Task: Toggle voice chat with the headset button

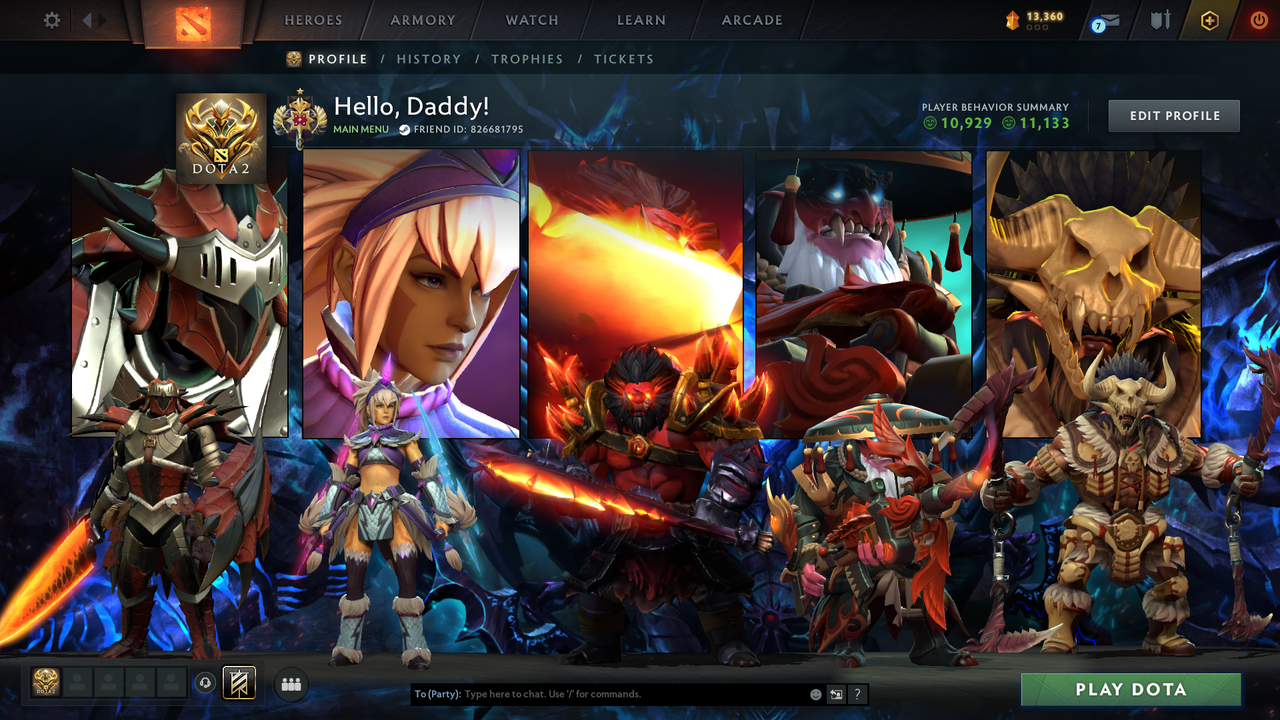Action: (208, 684)
